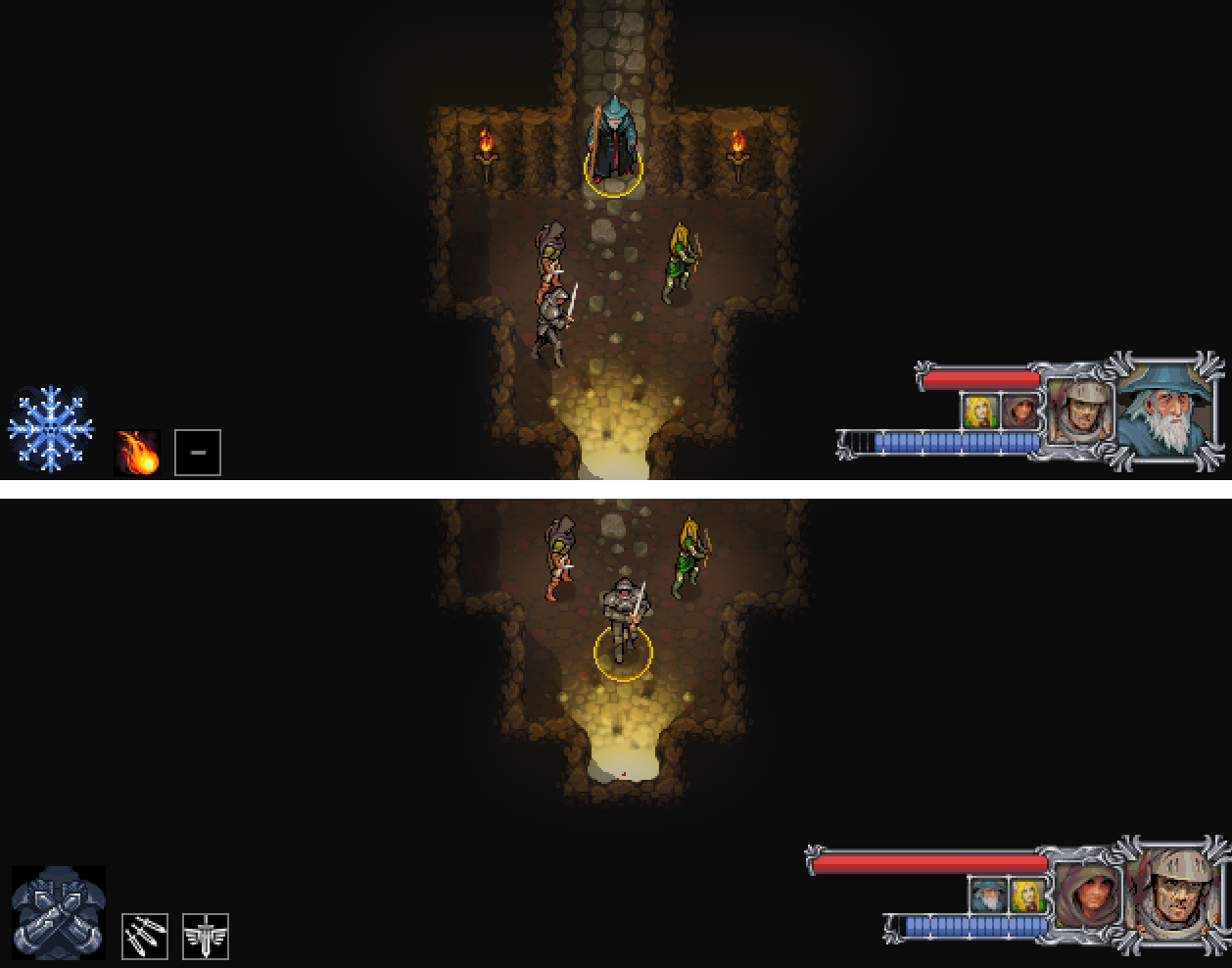The height and width of the screenshot is (968, 1232).
Task: Pick the blonde elf portrait next to the small wizard
Action: pyautogui.click(x=1027, y=895)
